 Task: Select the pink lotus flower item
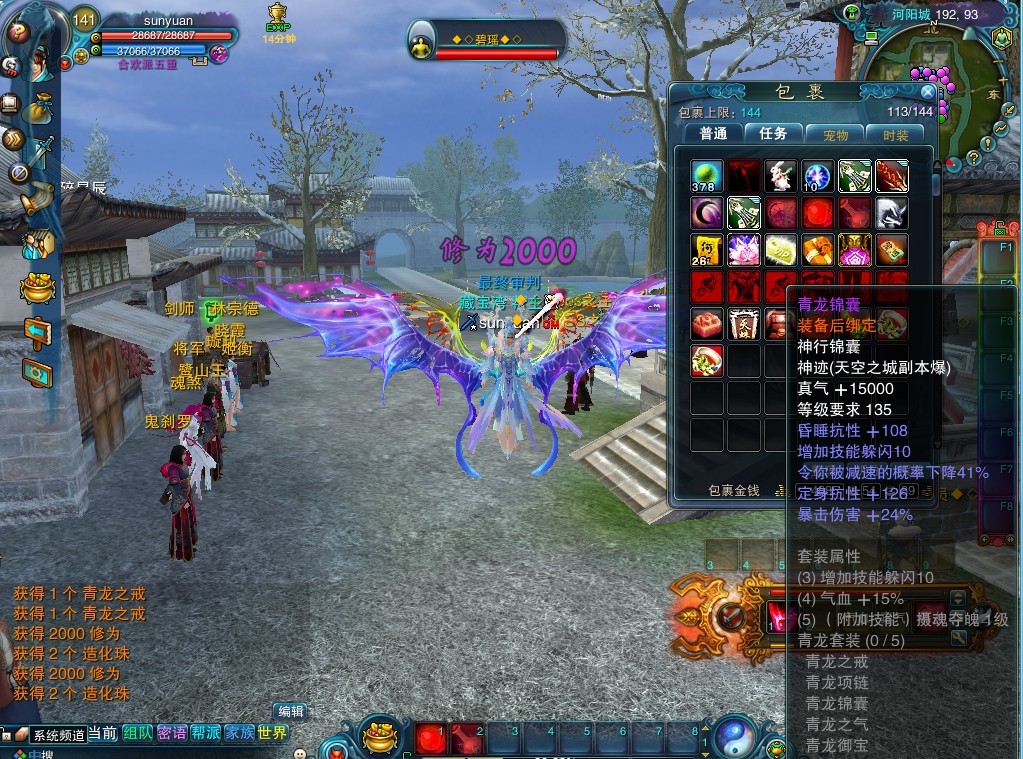744,250
